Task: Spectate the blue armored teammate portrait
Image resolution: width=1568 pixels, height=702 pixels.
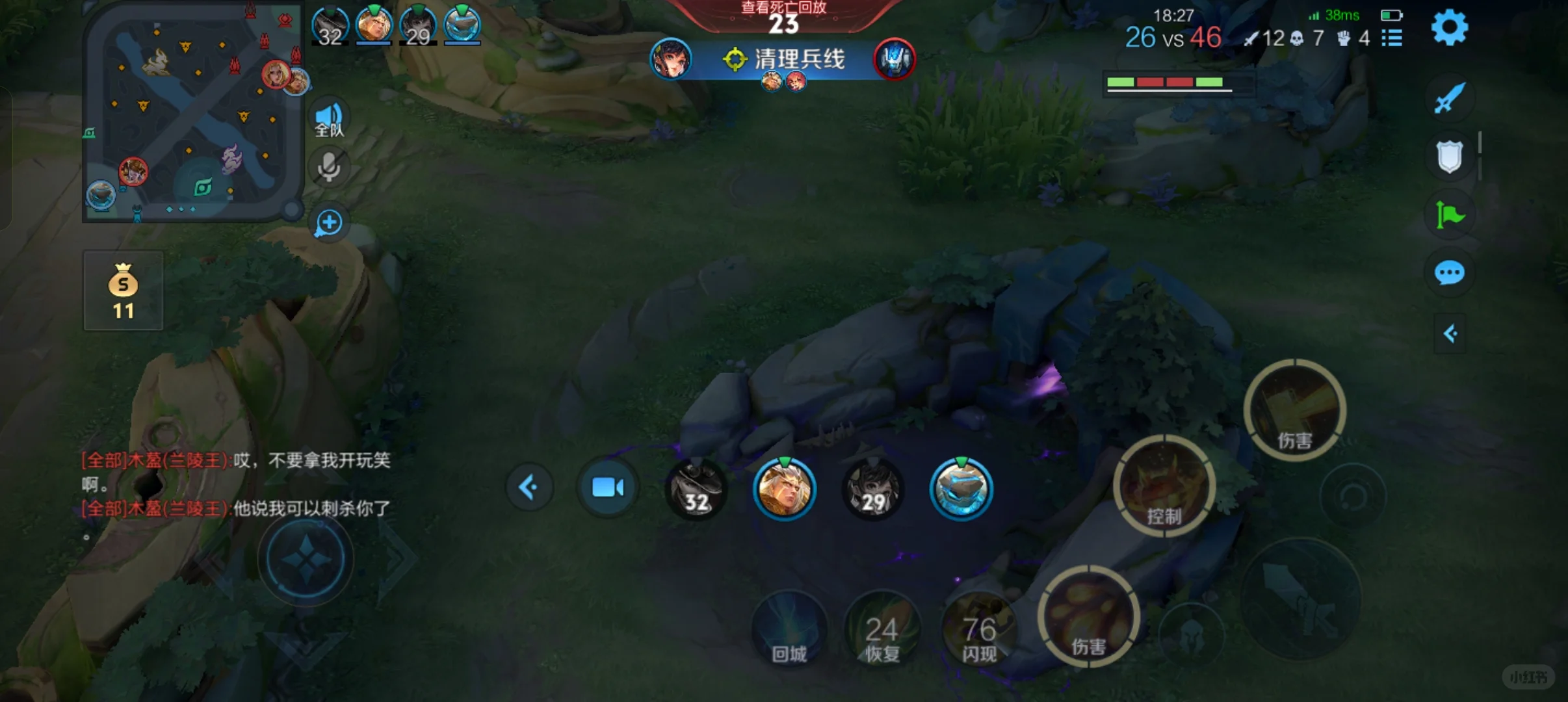Action: point(961,489)
